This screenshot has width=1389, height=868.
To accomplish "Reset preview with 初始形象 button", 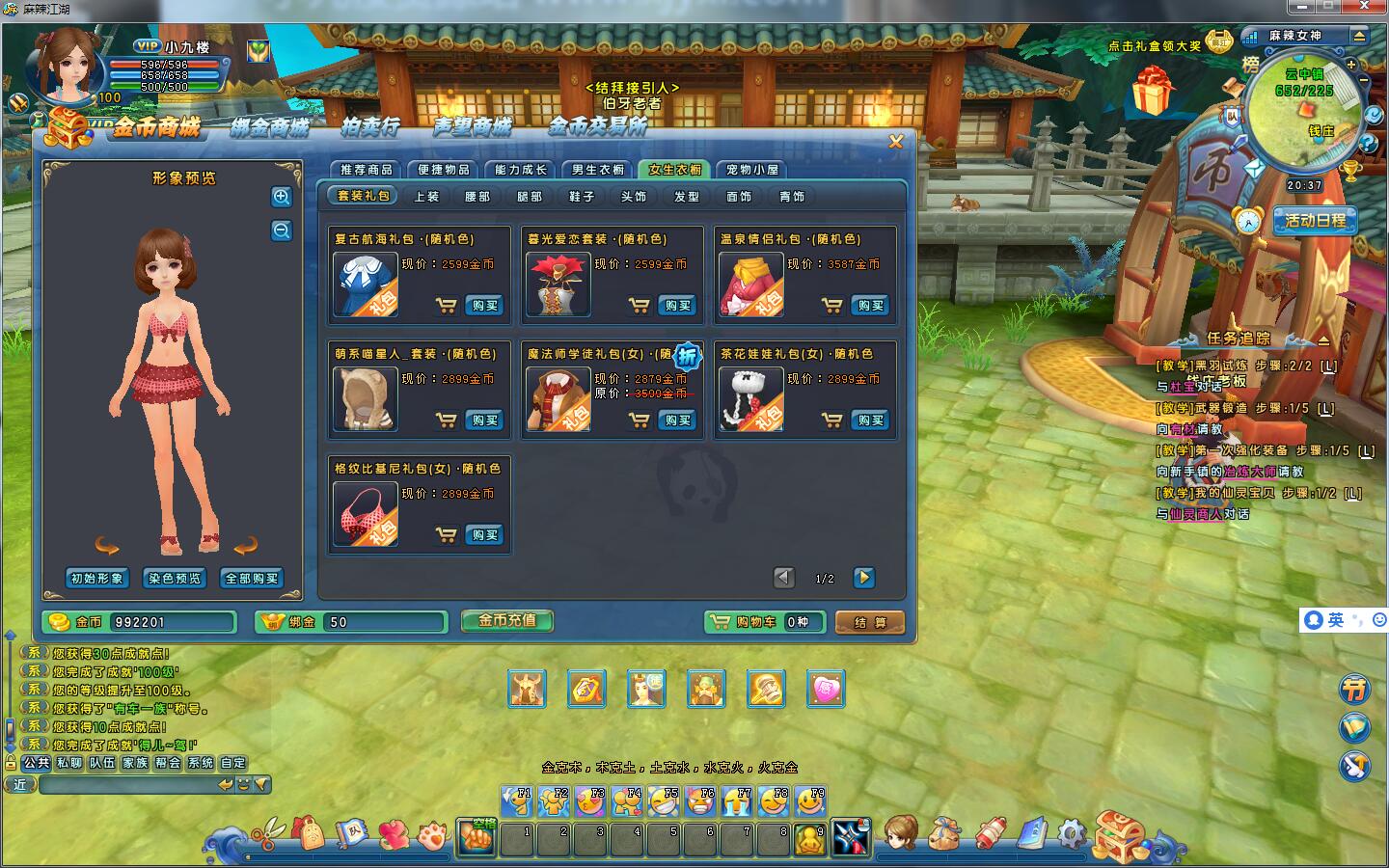I will point(97,579).
